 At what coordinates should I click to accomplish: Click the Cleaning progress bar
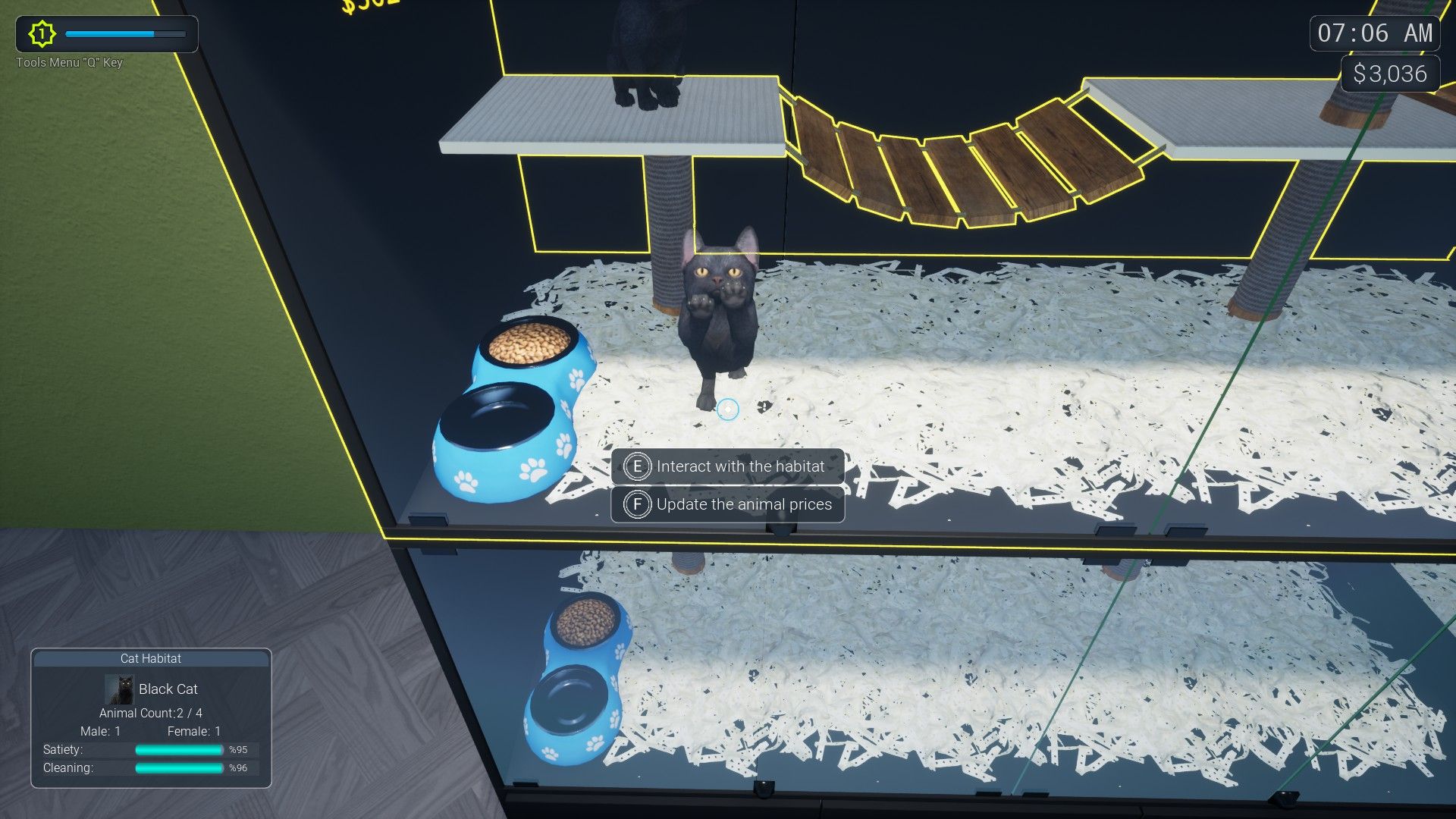(x=178, y=767)
